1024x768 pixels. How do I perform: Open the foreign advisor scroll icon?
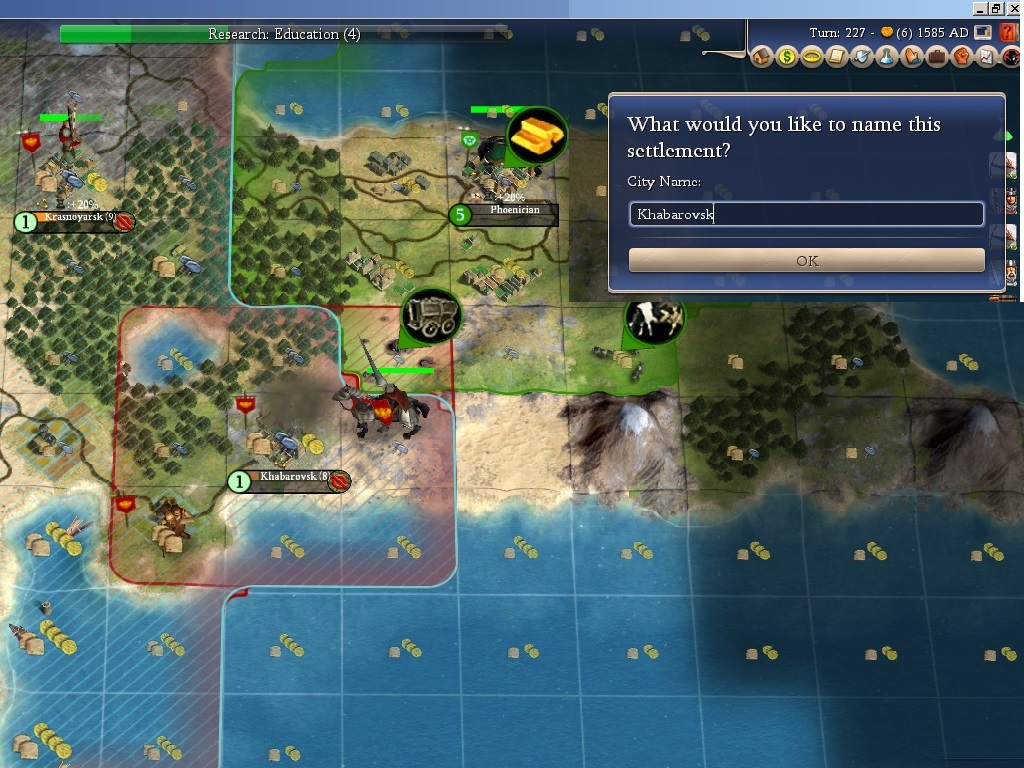pyautogui.click(x=837, y=57)
